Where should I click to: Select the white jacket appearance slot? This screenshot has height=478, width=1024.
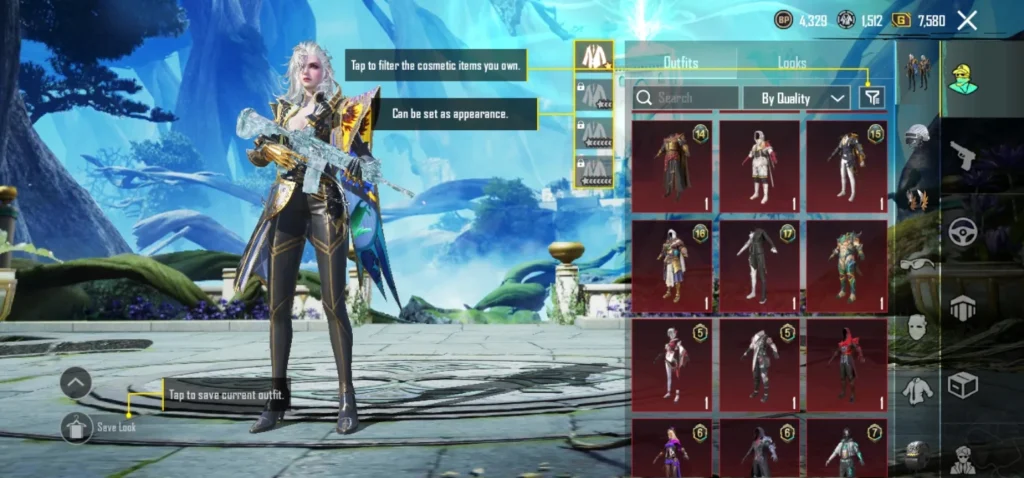pyautogui.click(x=594, y=57)
